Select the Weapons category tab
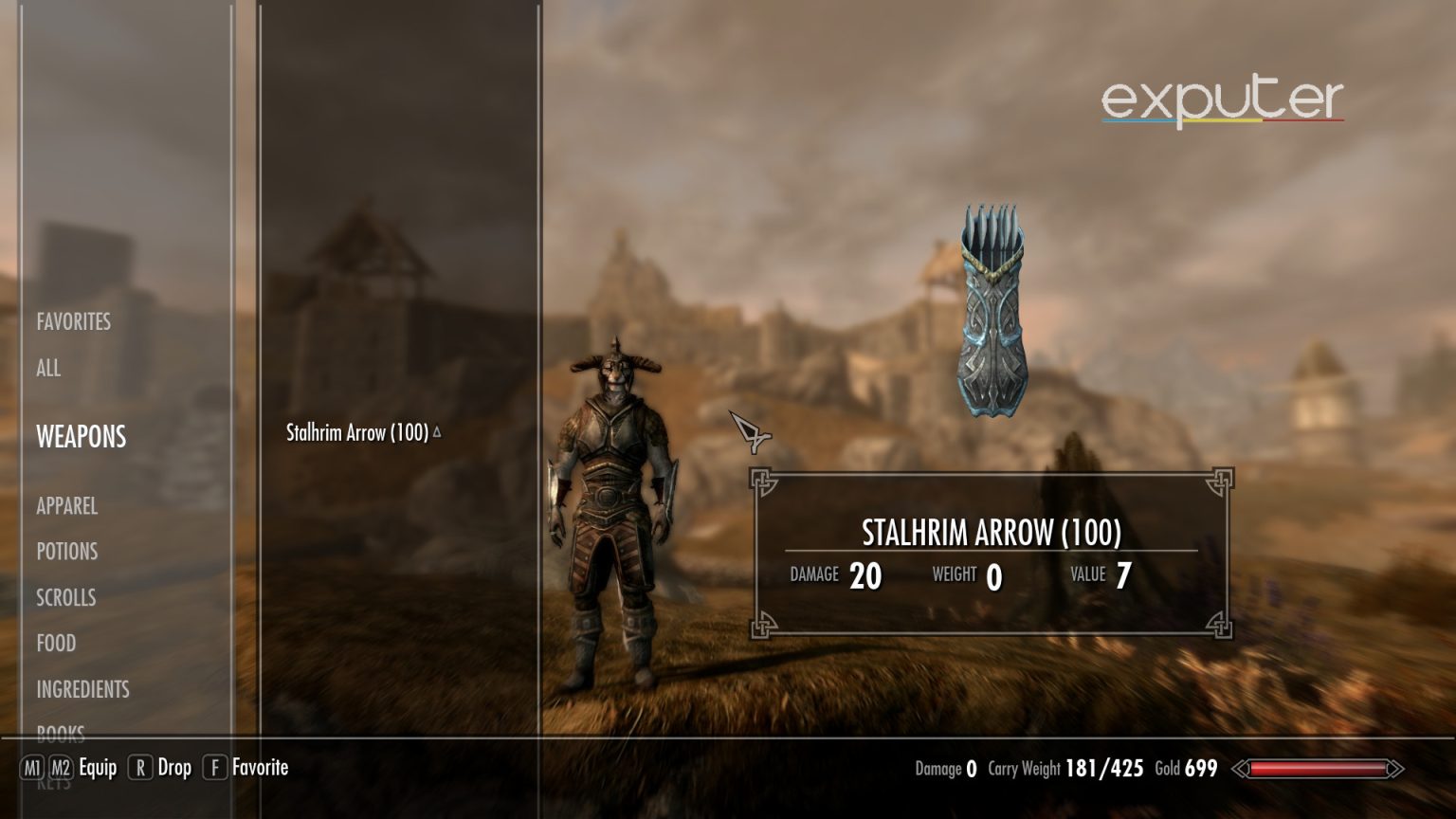 81,437
